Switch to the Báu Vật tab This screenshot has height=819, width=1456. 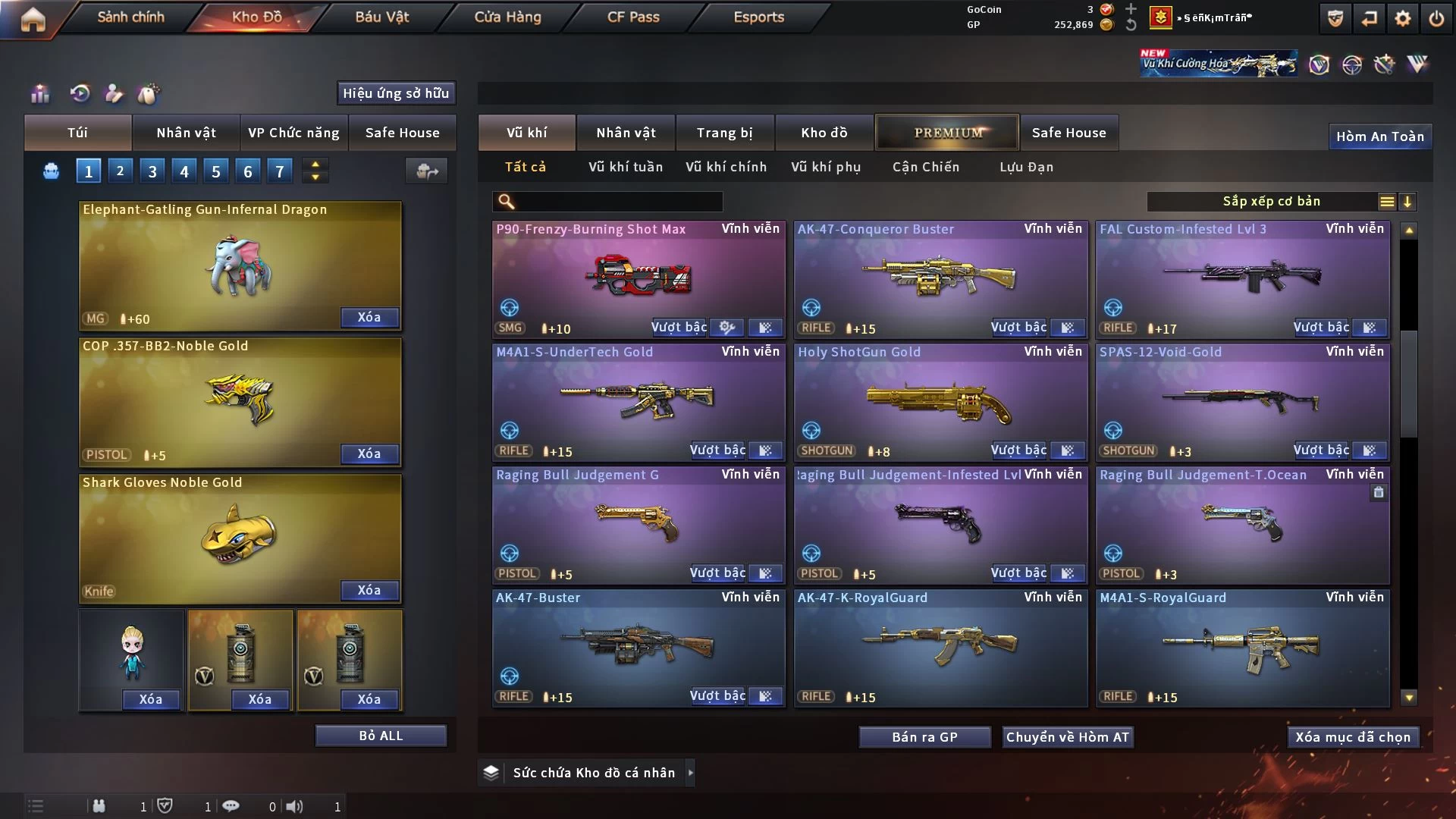tap(381, 17)
